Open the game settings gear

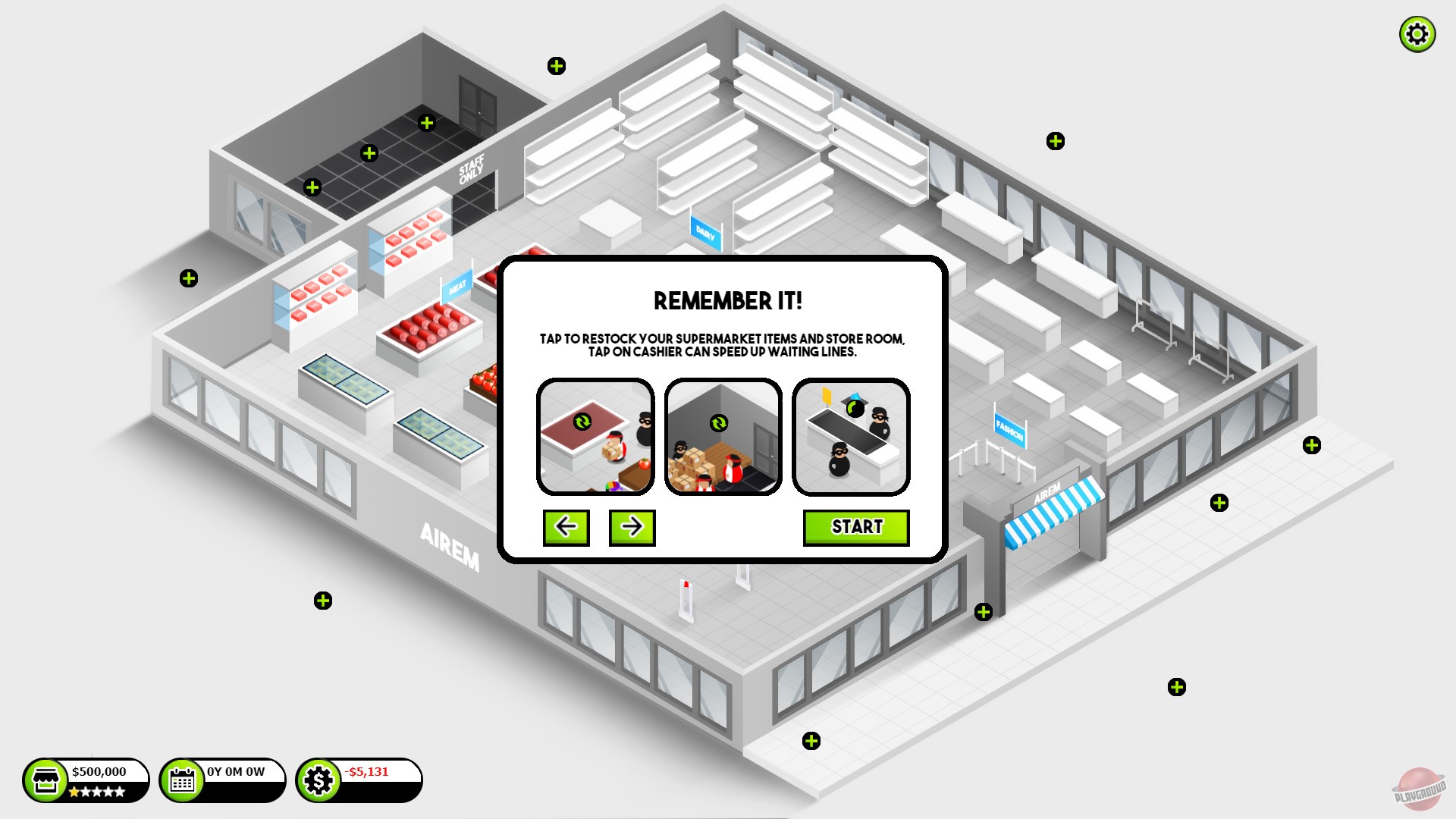(x=1417, y=34)
